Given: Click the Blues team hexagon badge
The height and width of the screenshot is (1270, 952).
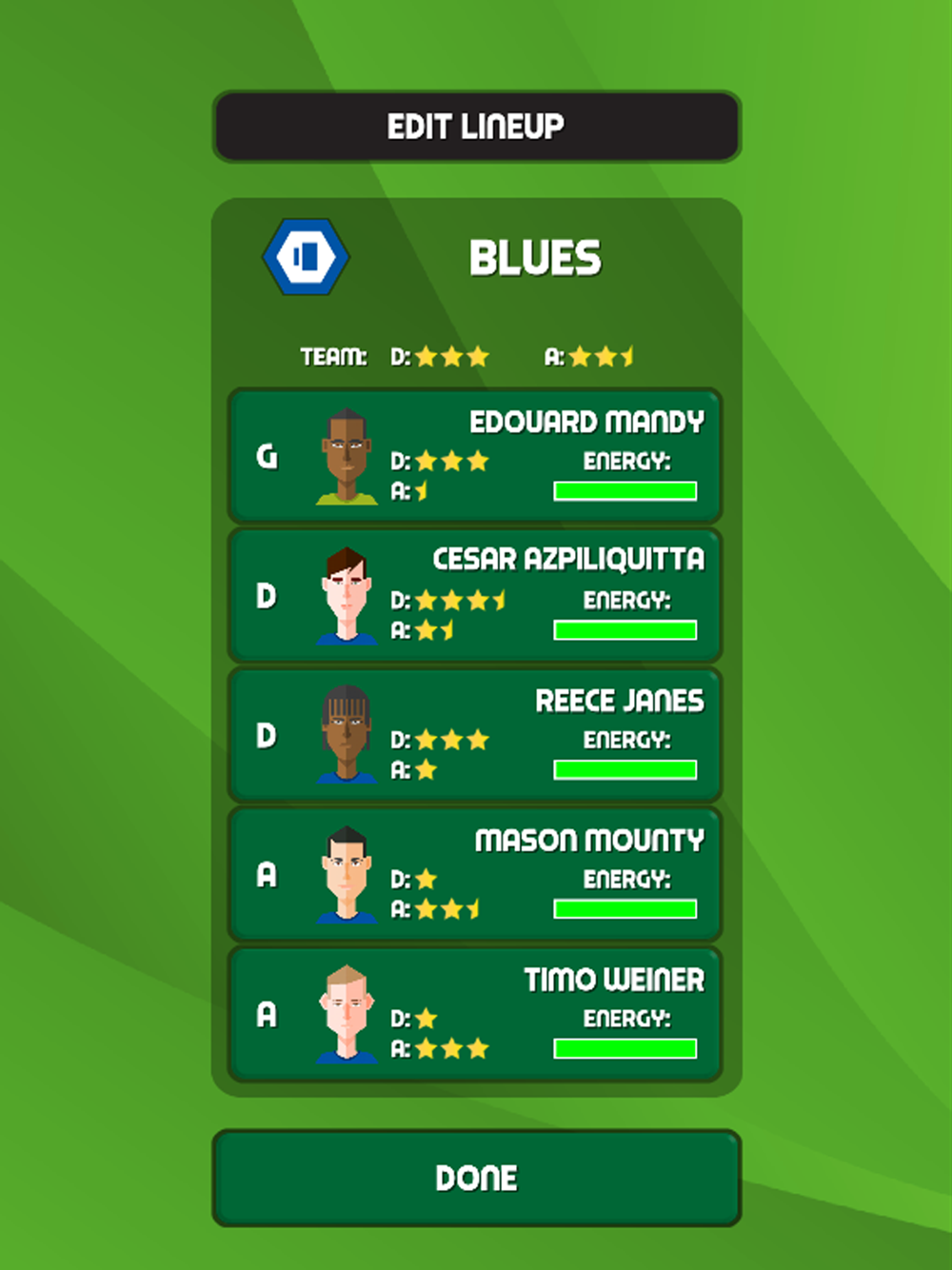Looking at the screenshot, I should tap(306, 256).
